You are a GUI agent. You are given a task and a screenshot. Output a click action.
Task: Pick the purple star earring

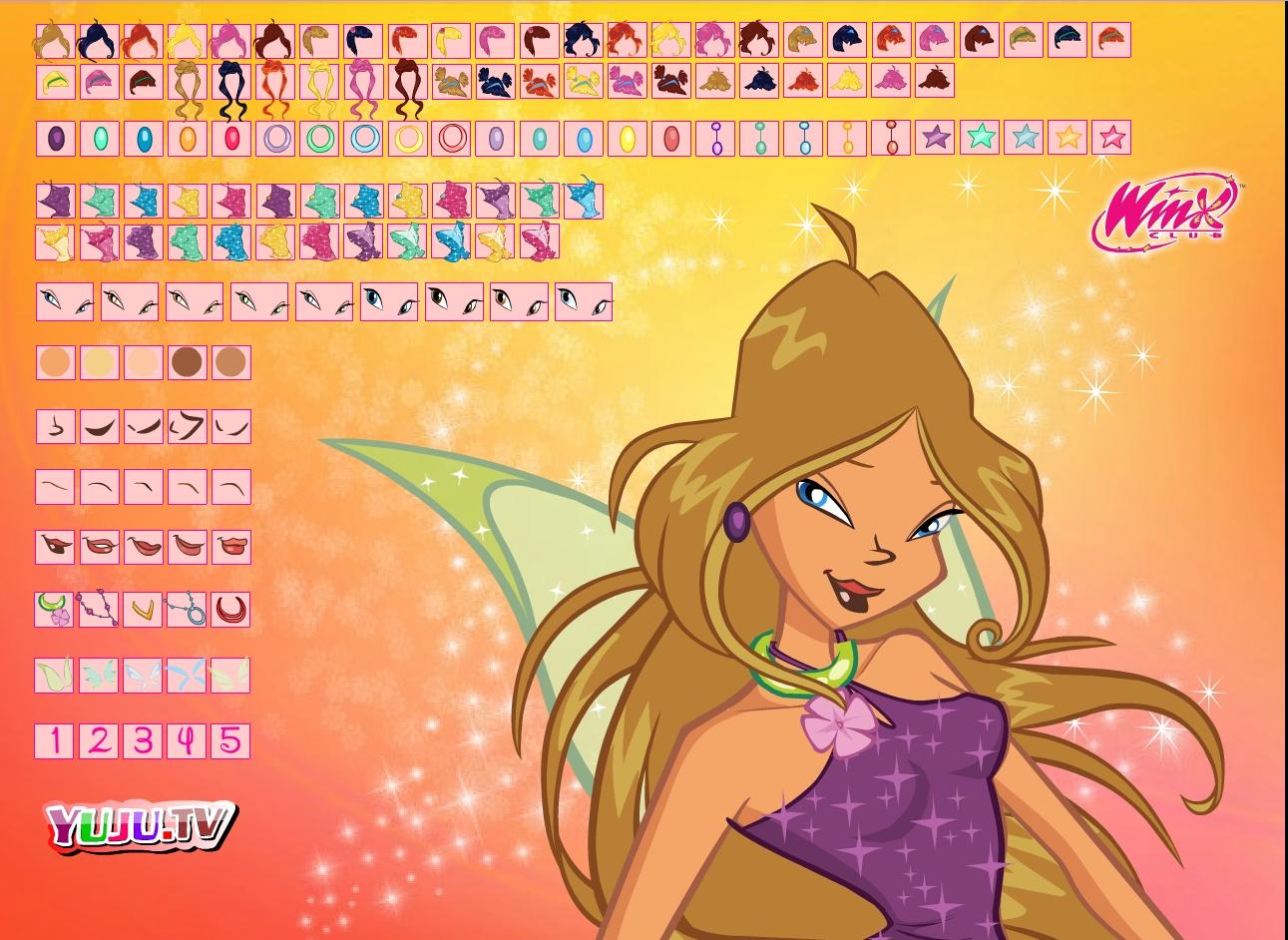coord(935,137)
